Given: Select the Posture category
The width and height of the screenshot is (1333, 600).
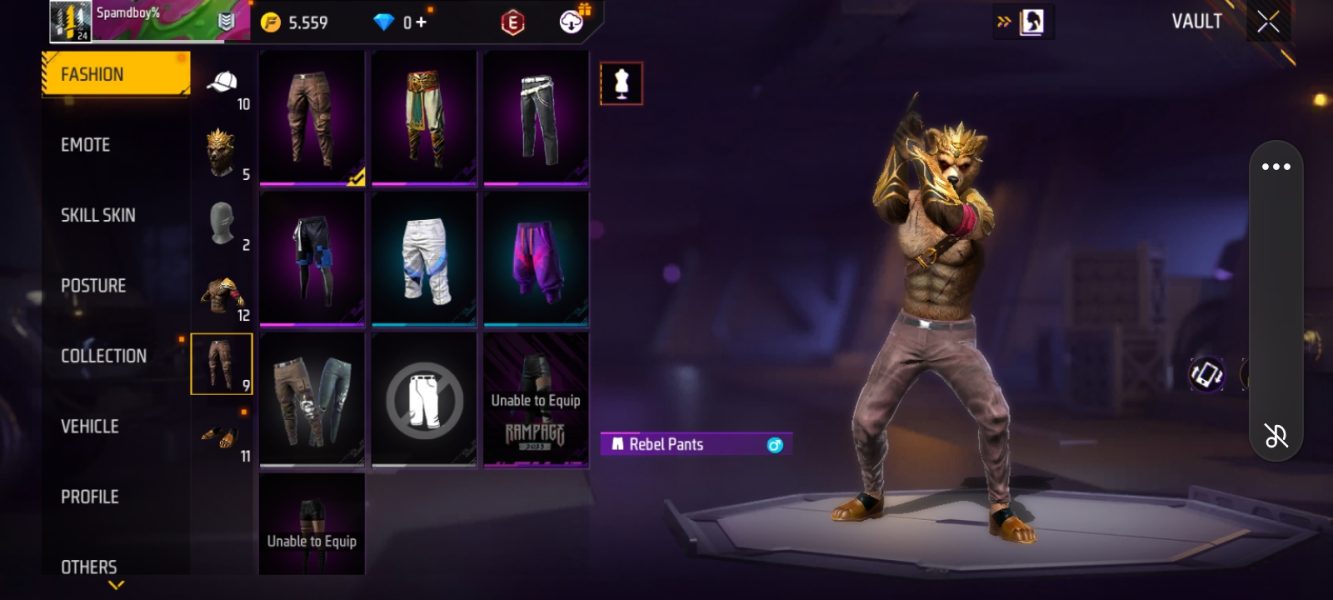Looking at the screenshot, I should tap(93, 286).
